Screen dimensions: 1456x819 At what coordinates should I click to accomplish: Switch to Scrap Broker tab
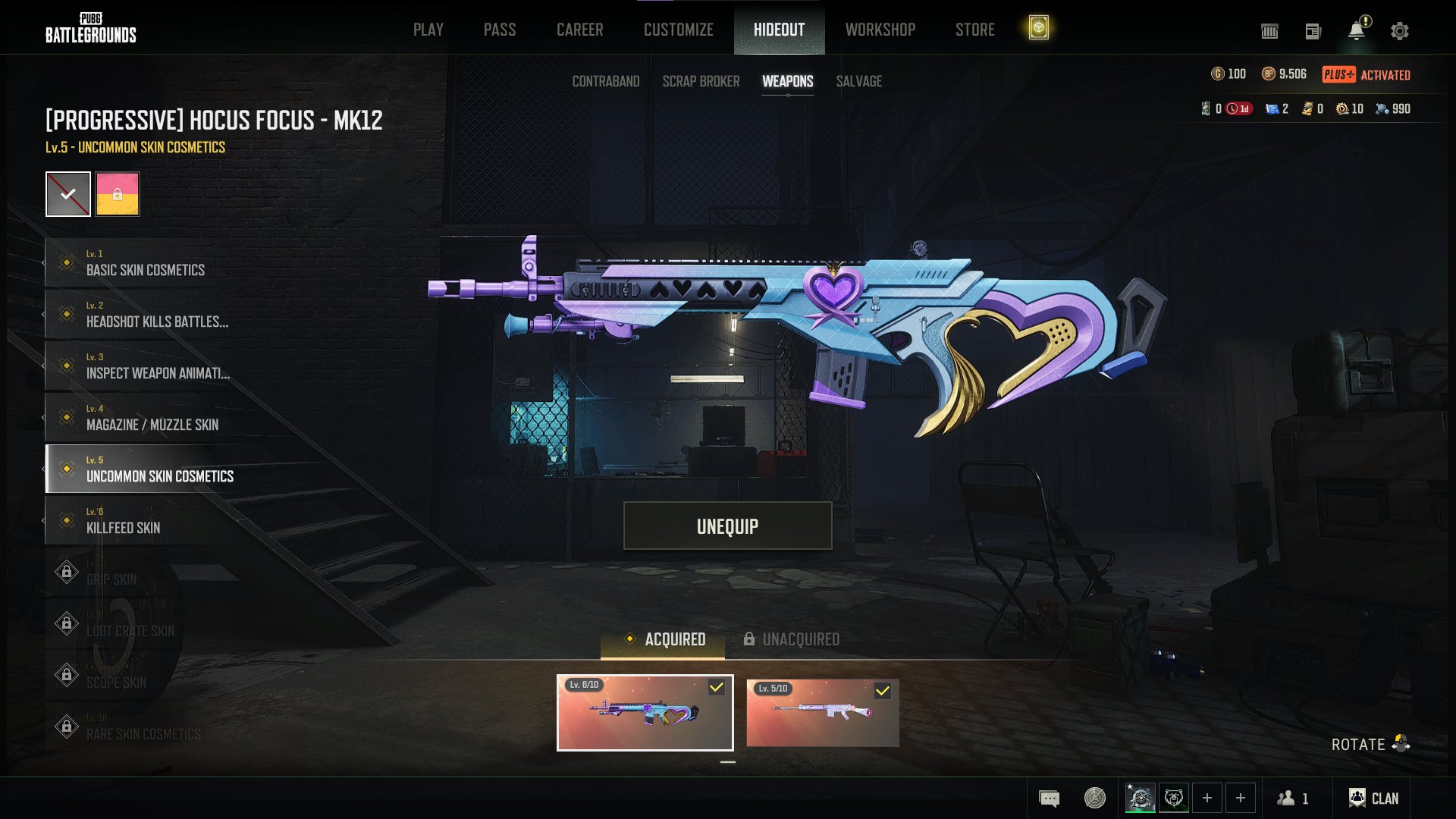point(701,81)
